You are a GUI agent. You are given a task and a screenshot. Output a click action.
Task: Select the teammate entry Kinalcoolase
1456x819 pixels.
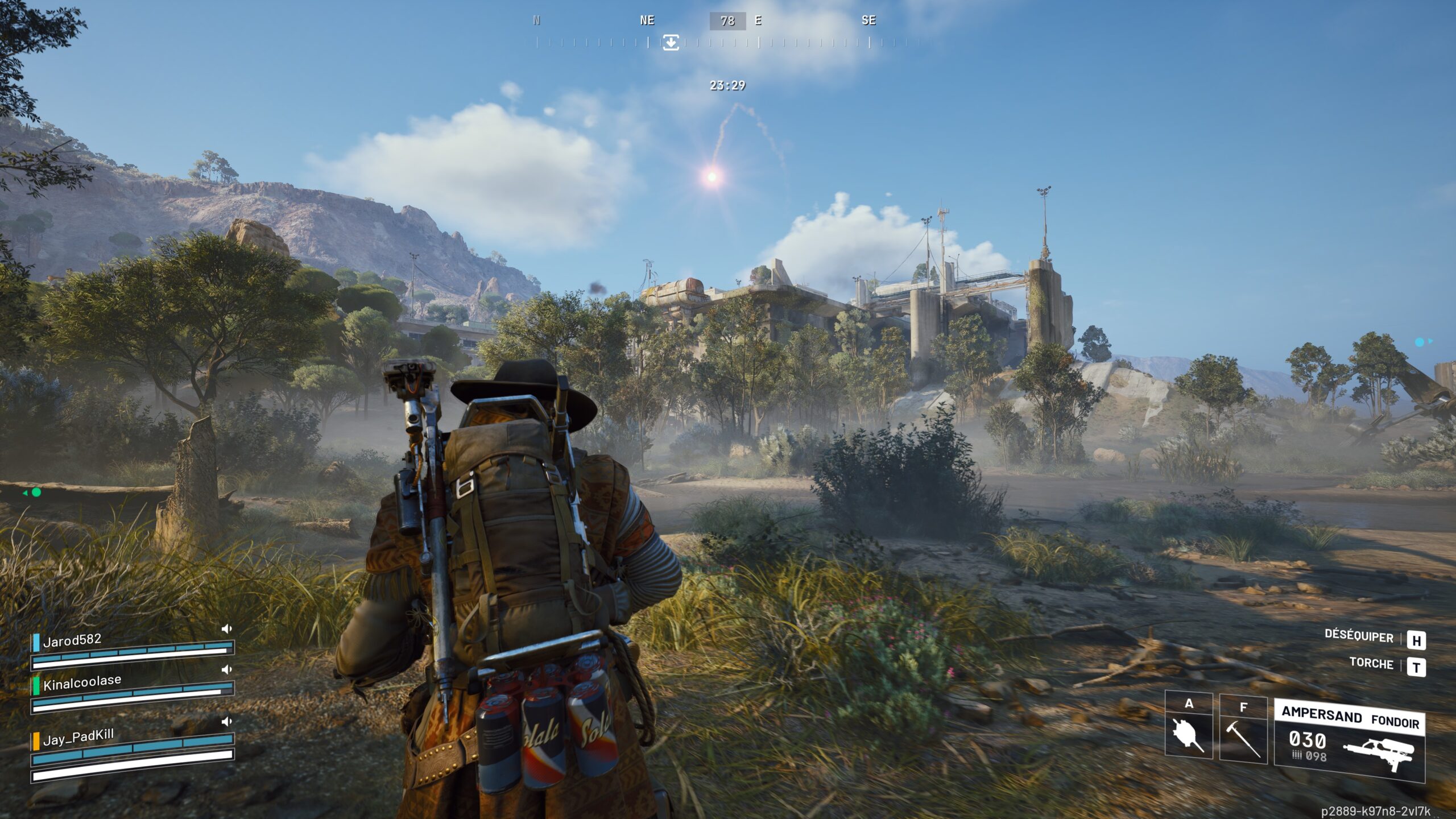pos(82,685)
